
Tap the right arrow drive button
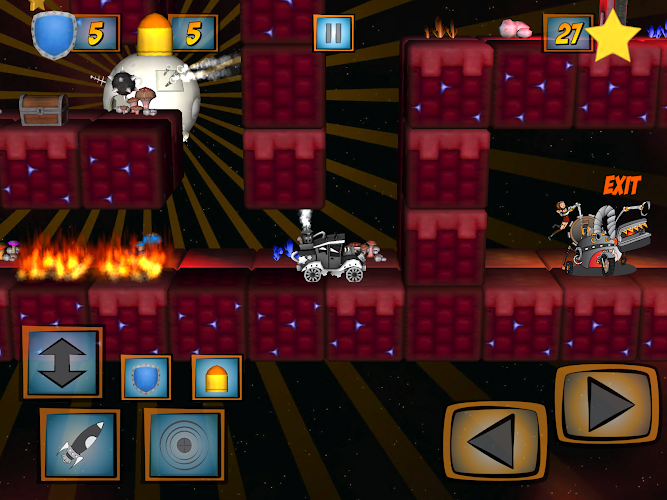(606, 404)
